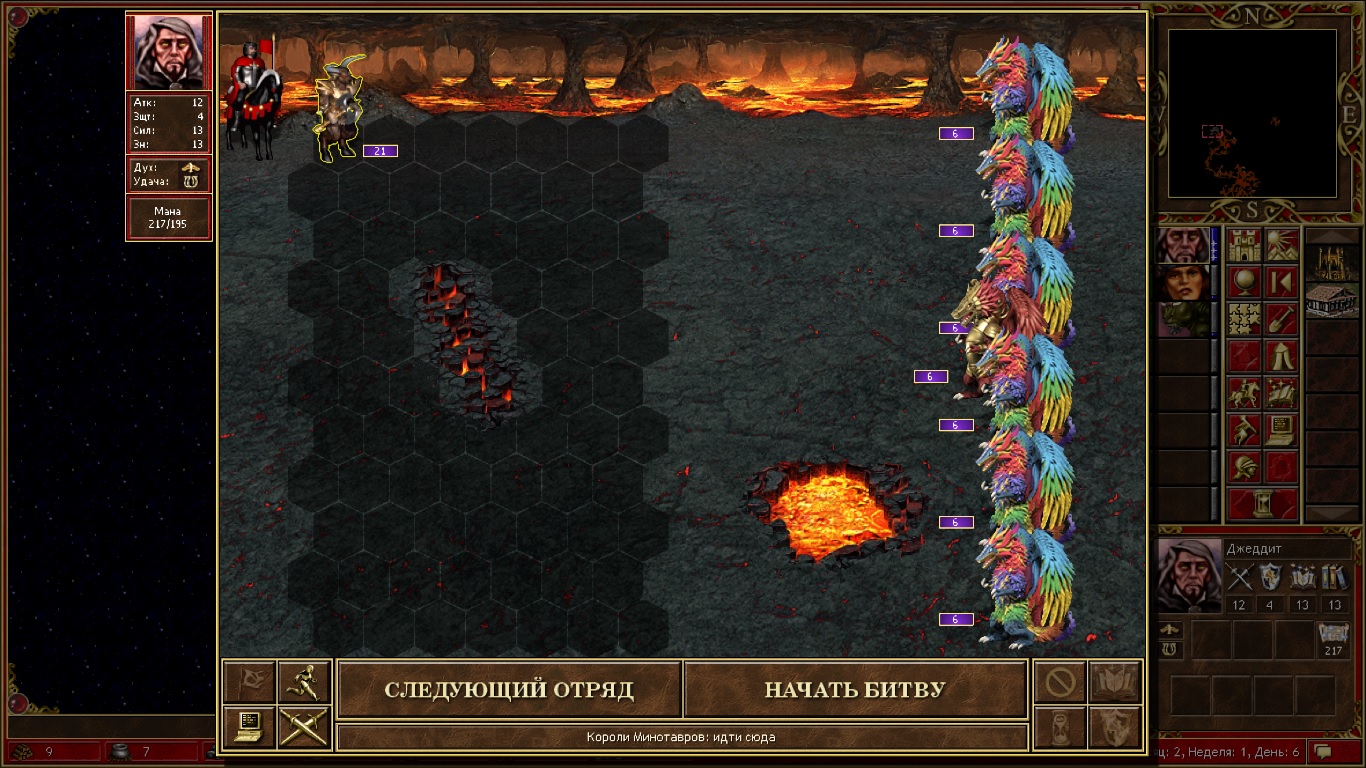Select the green creature hero portrait

coord(1182,320)
